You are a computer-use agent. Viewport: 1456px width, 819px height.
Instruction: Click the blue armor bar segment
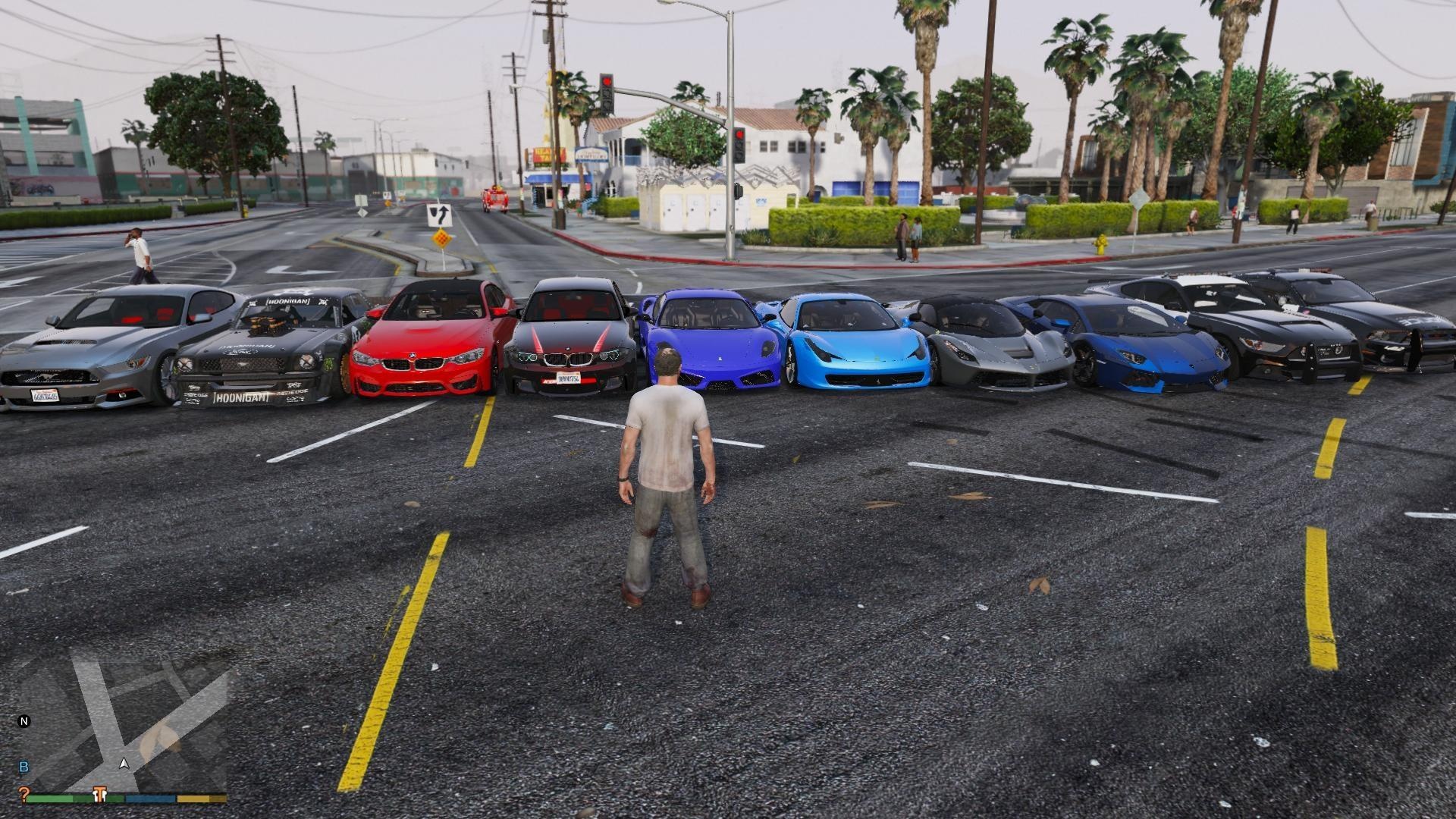150,798
